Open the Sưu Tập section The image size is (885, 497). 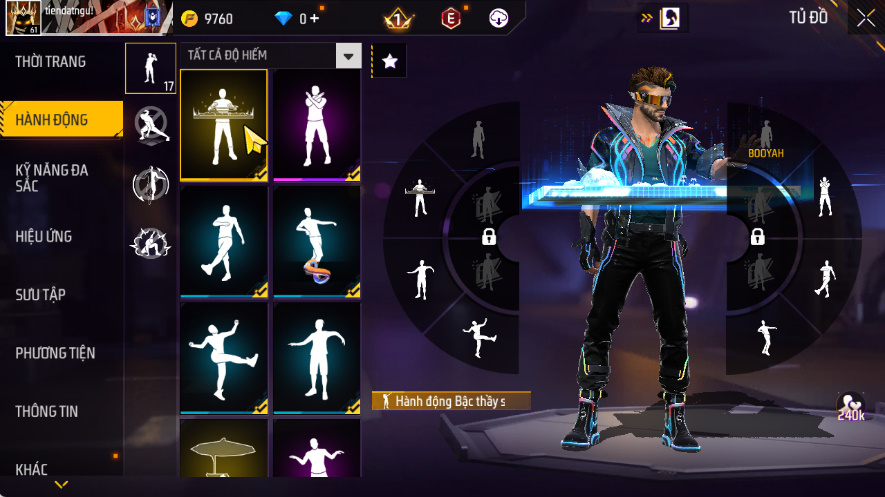40,295
